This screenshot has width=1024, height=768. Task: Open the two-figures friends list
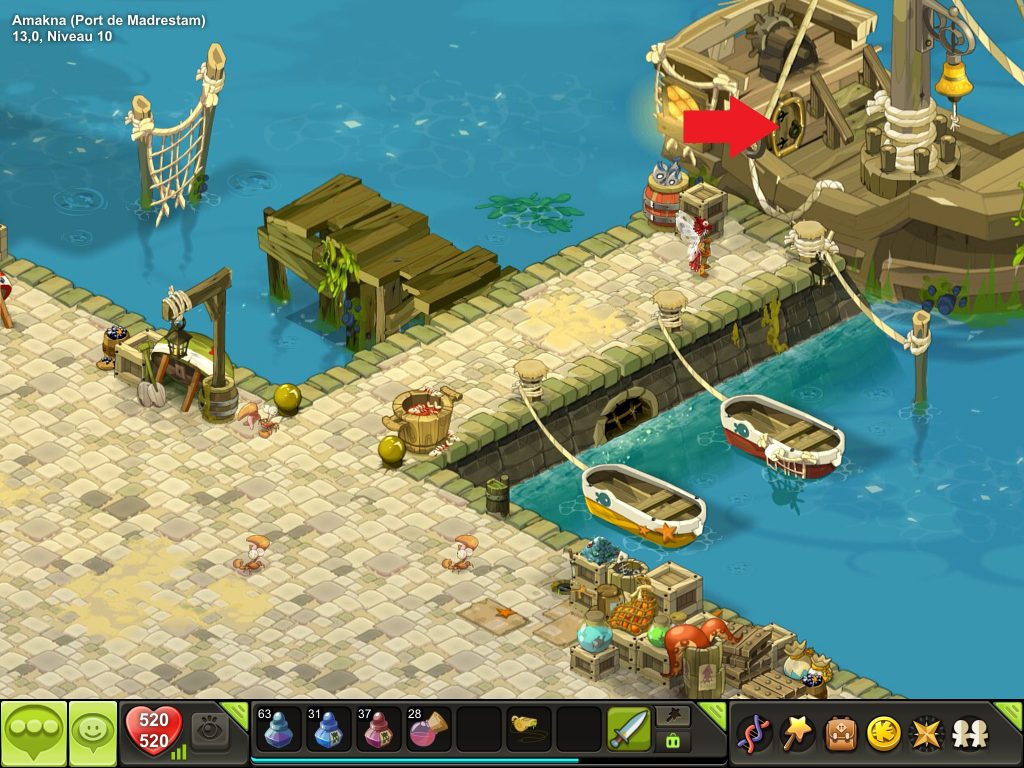coord(968,734)
